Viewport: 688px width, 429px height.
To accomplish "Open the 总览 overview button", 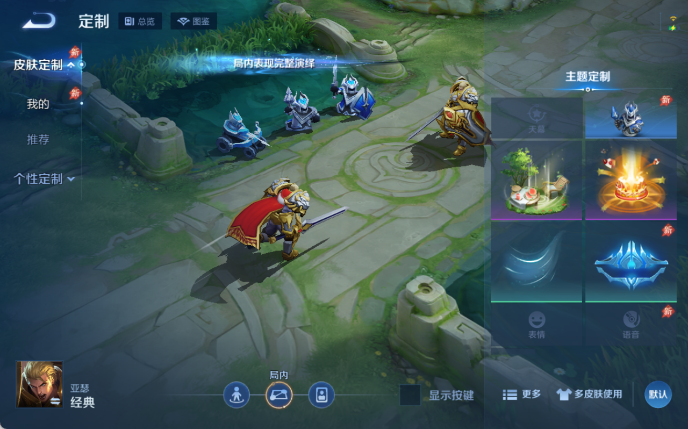I will point(140,21).
